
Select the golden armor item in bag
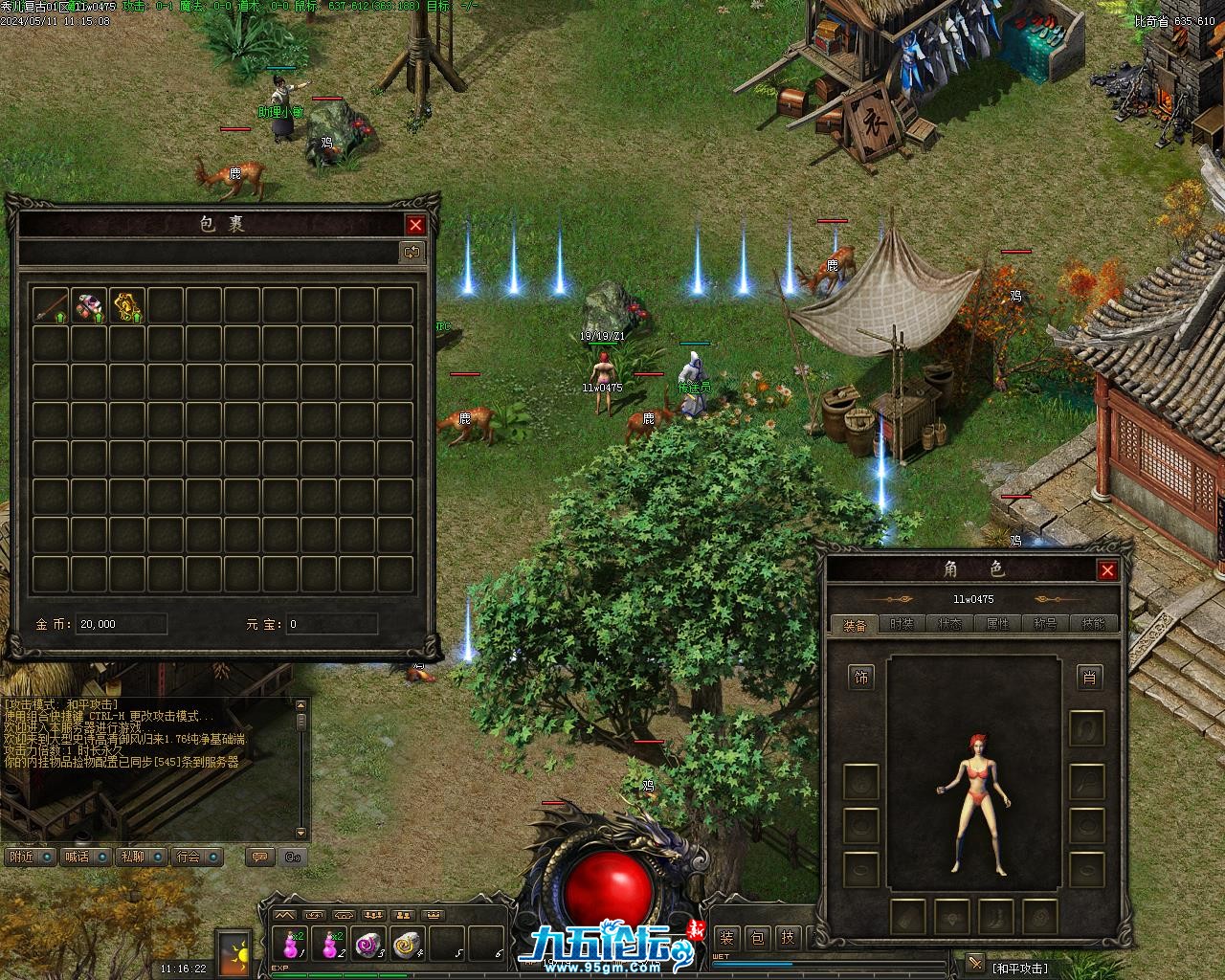(x=127, y=305)
